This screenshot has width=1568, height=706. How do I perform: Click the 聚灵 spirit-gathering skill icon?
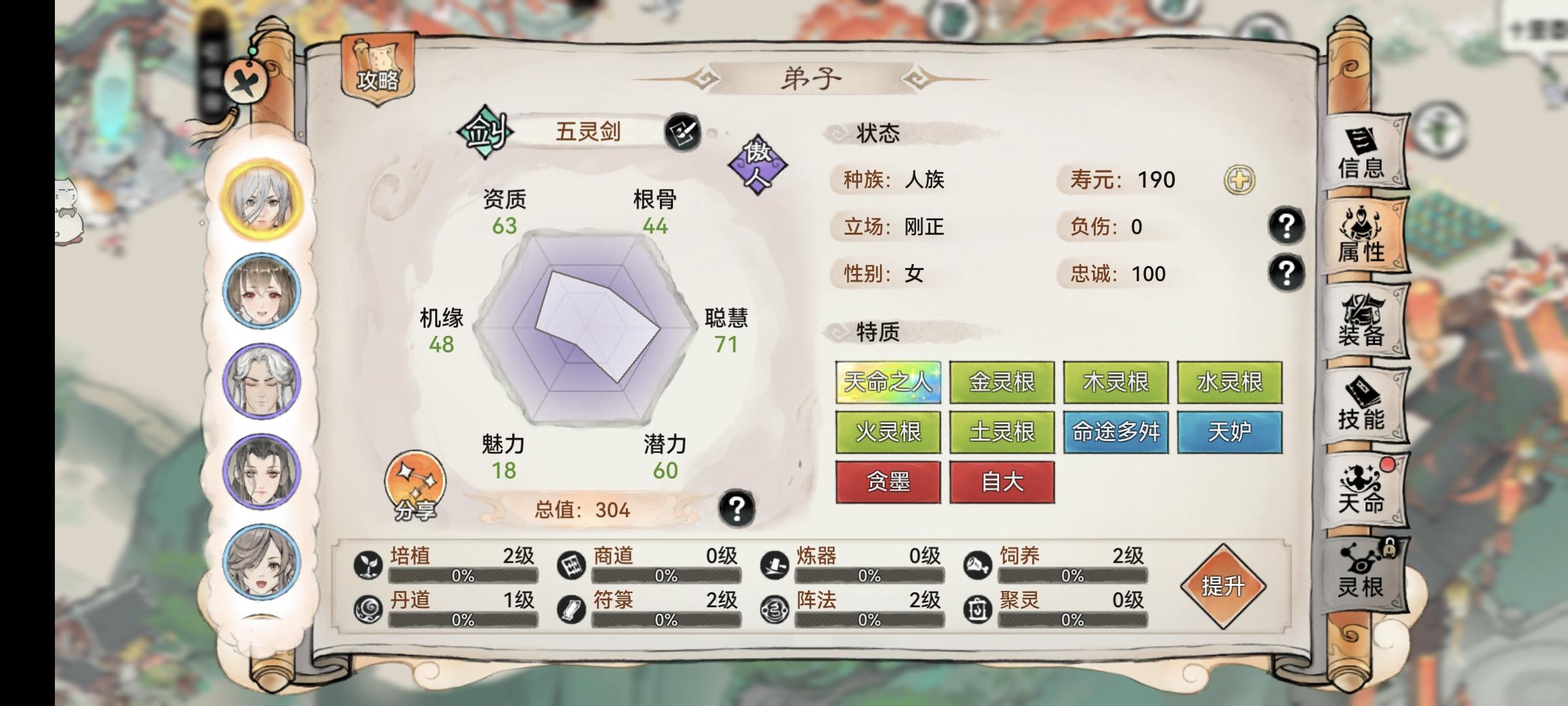coord(979,608)
